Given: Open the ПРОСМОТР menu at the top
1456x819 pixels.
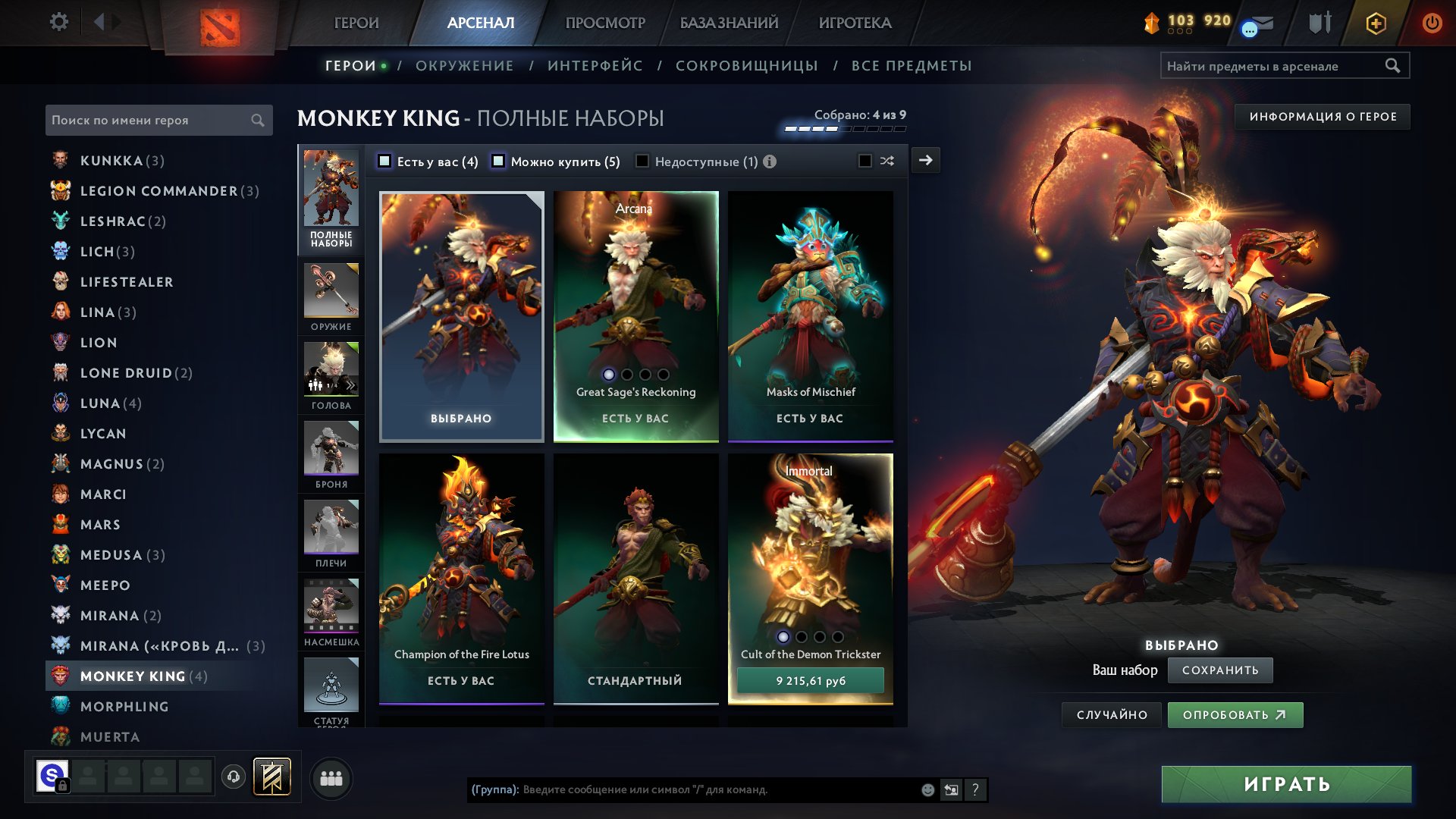Looking at the screenshot, I should tap(604, 23).
